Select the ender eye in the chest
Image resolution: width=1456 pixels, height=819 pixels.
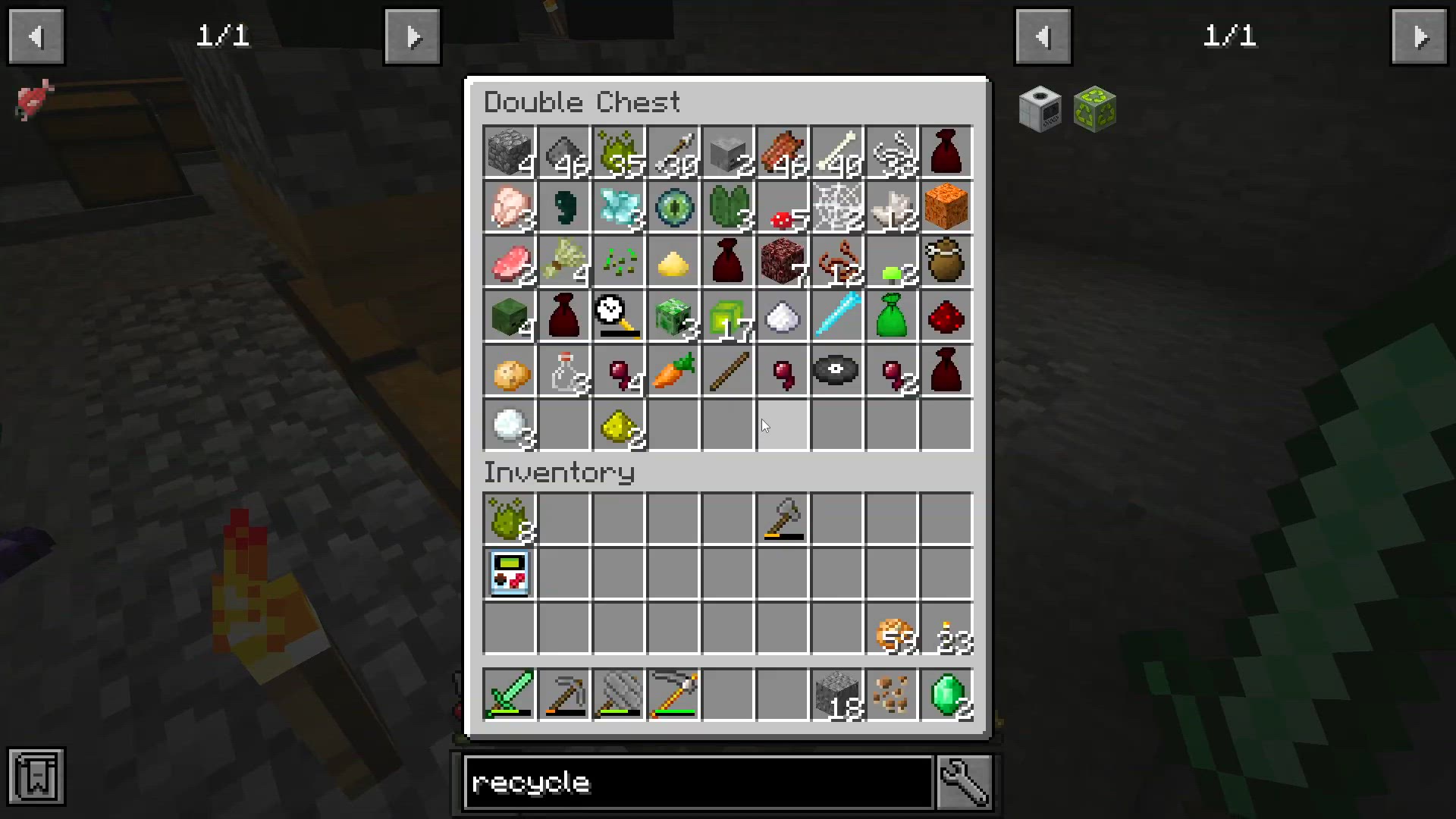[673, 206]
